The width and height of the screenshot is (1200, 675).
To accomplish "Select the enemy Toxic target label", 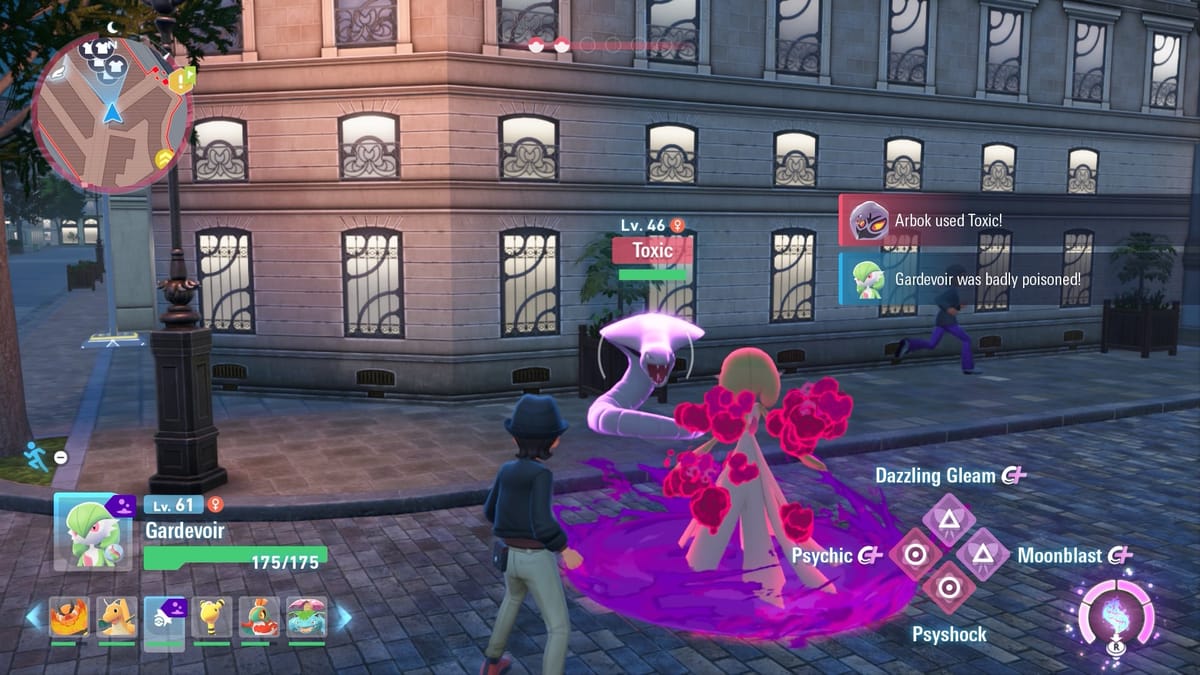I will [653, 251].
